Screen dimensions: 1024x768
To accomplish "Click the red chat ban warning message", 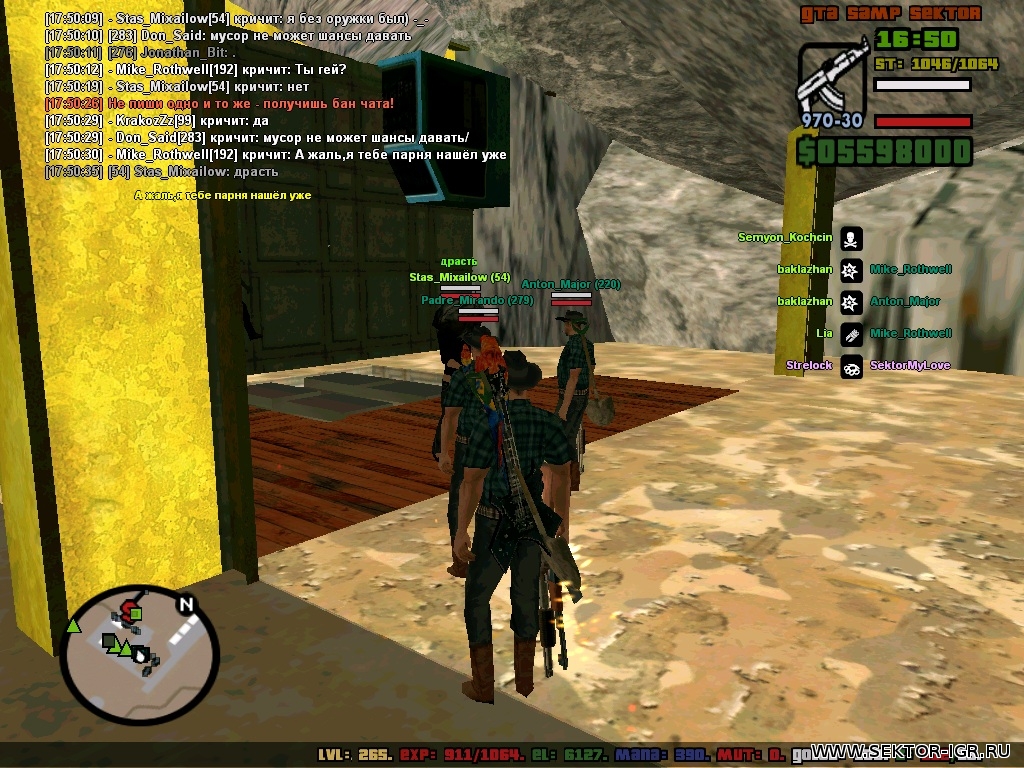I will pos(220,103).
